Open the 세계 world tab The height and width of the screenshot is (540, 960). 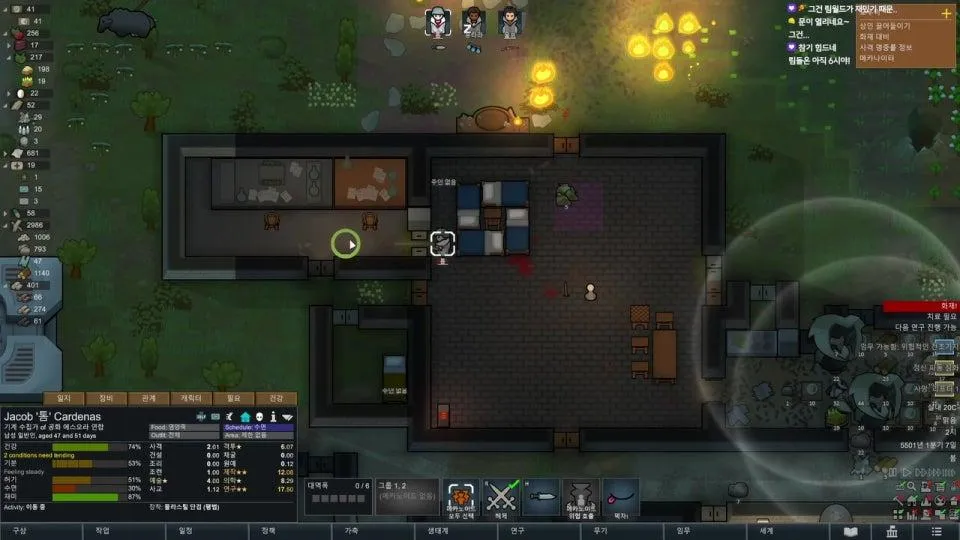pyautogui.click(x=766, y=531)
